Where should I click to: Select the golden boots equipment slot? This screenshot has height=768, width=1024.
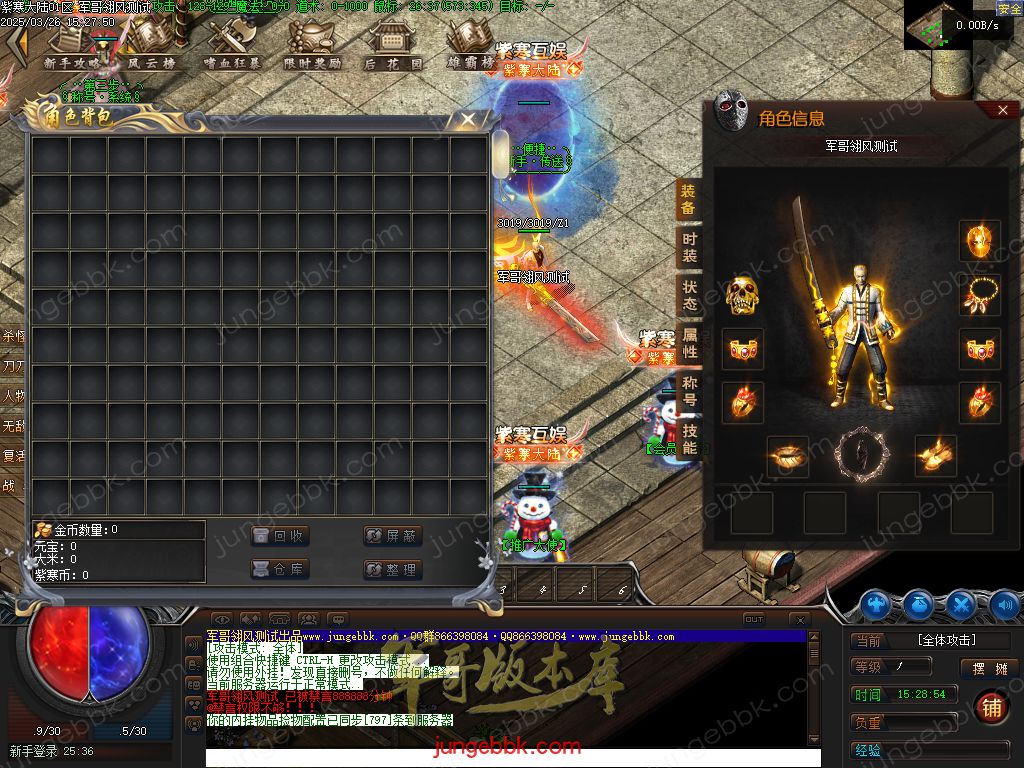[x=935, y=455]
